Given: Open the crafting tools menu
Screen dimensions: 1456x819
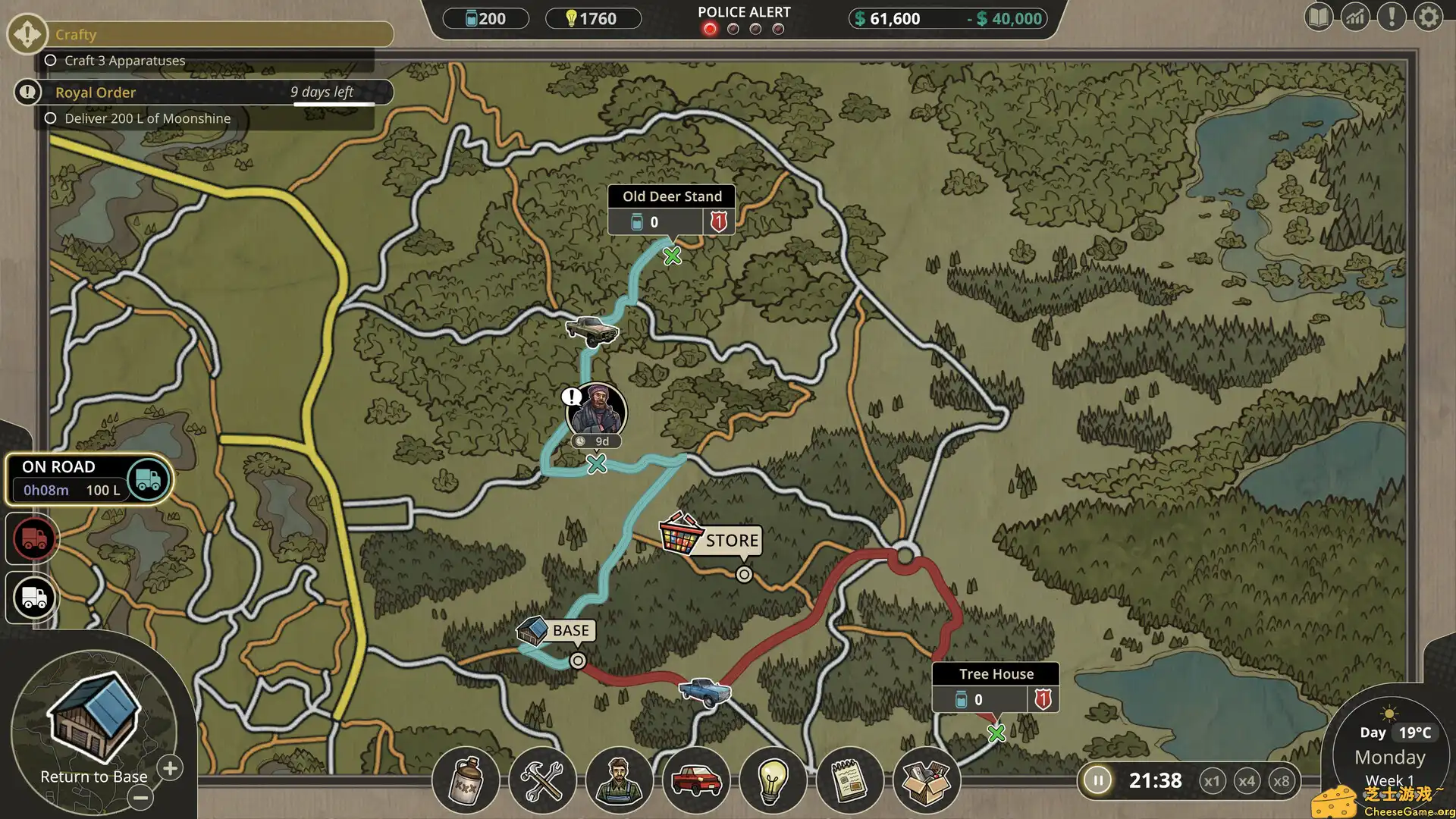Looking at the screenshot, I should [542, 781].
